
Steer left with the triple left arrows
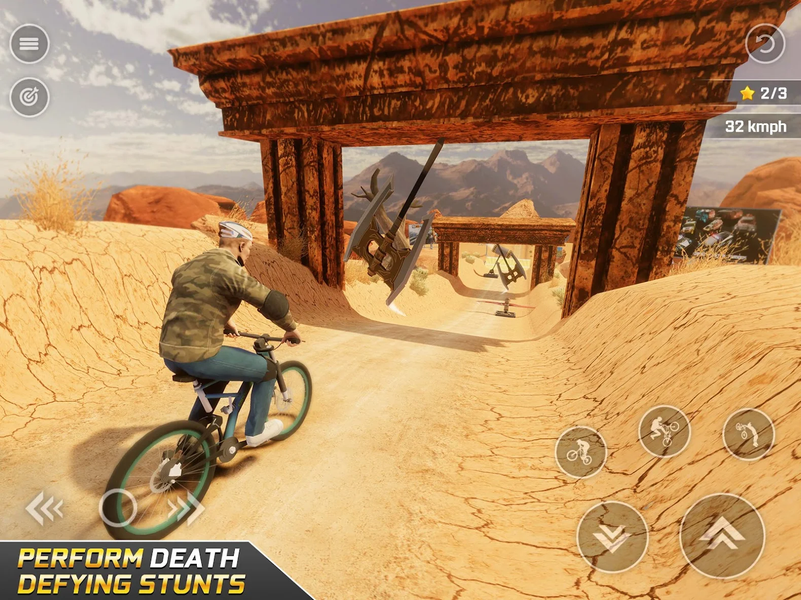43,508
